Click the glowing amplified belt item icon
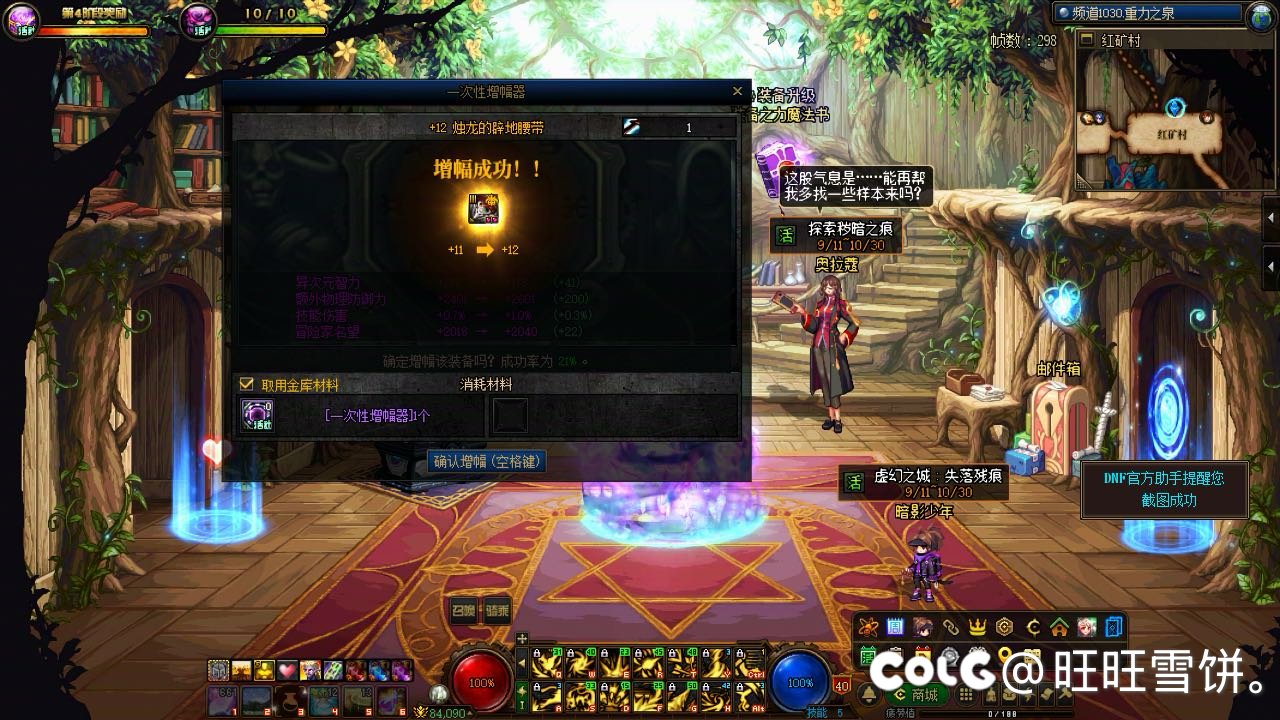The height and width of the screenshot is (720, 1280). tap(484, 209)
